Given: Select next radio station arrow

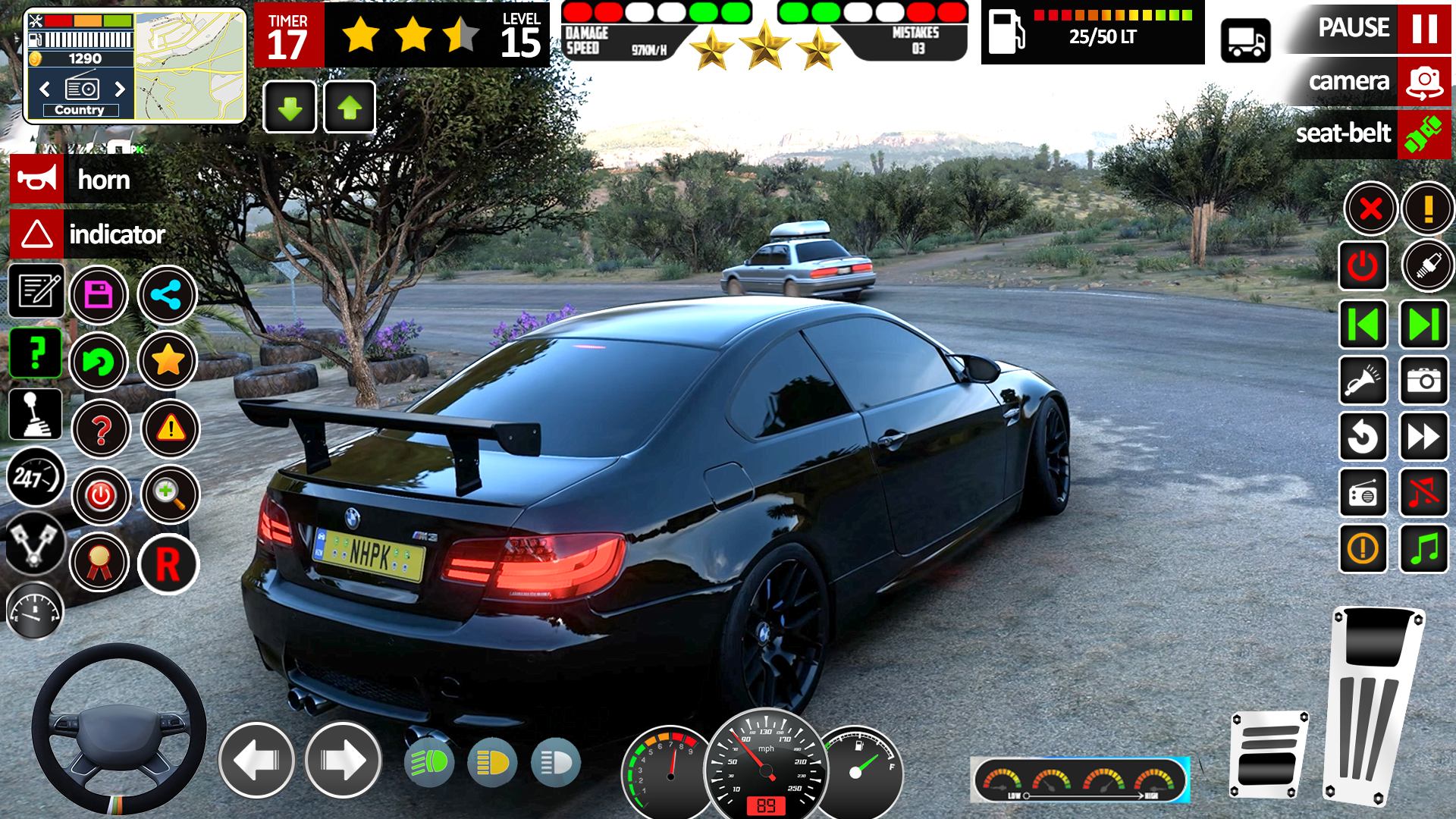Looking at the screenshot, I should [120, 89].
